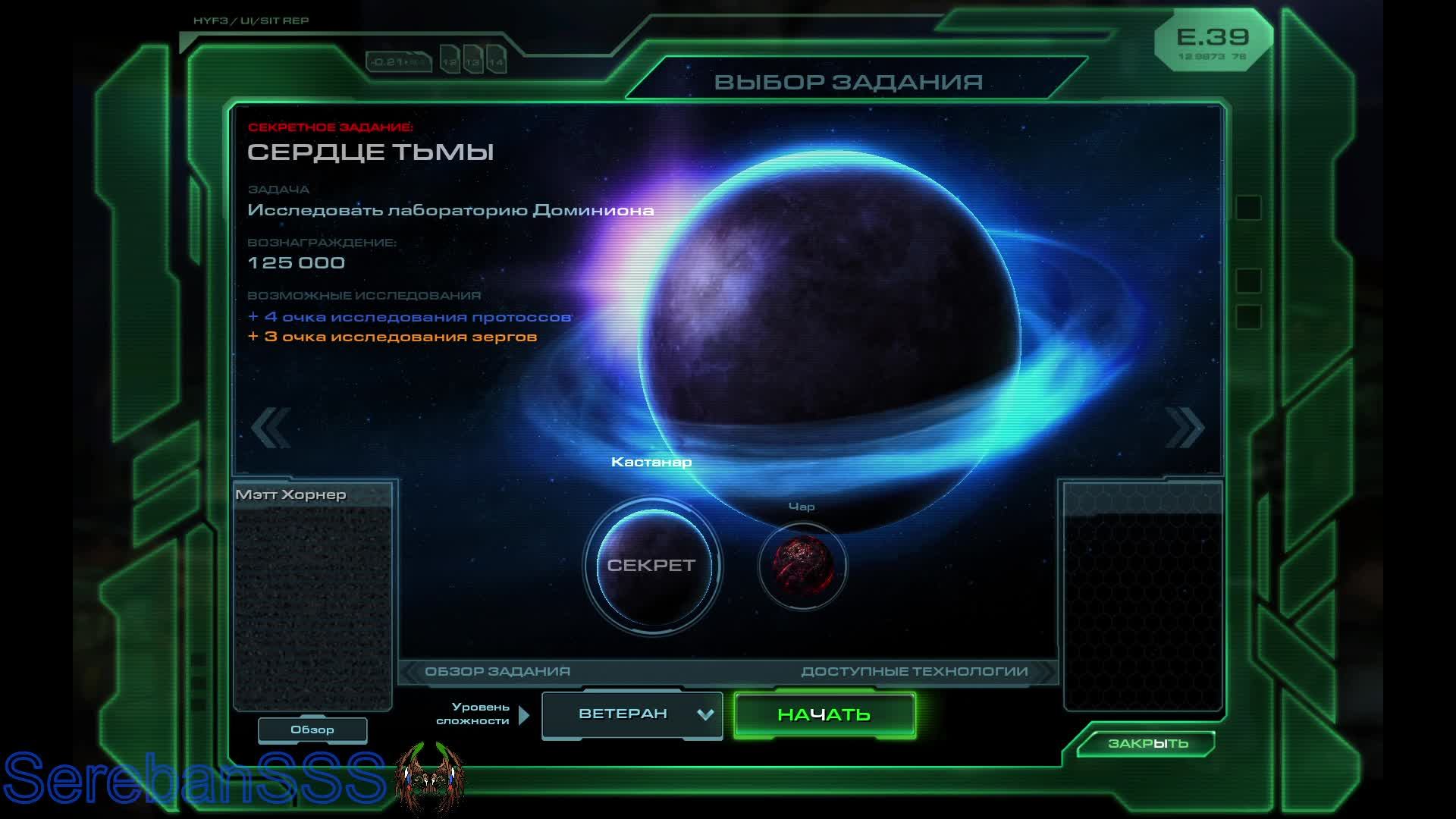
Task: Click the Обзор button under Matt Horner
Action: coord(312,730)
